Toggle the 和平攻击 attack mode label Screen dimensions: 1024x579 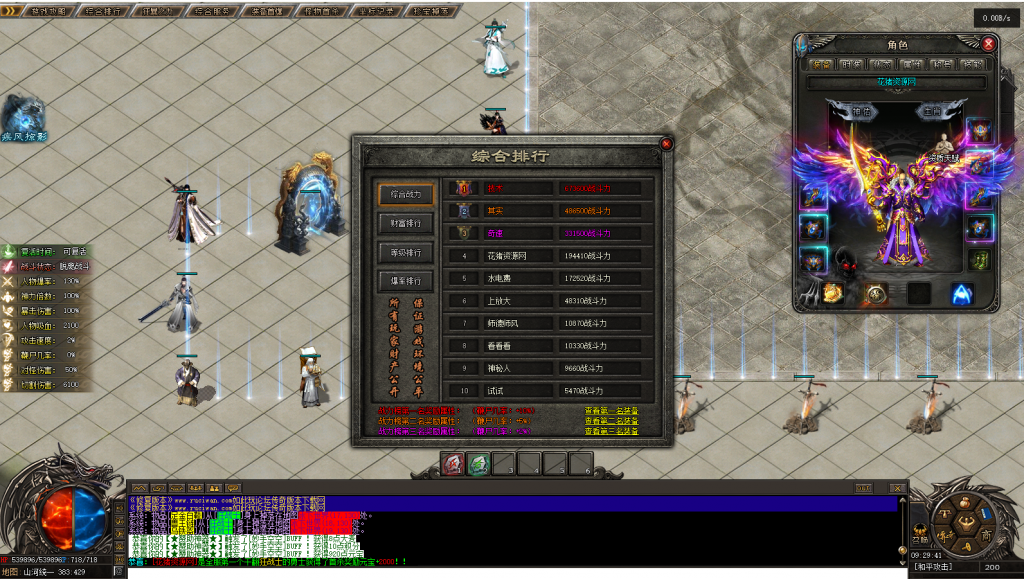coord(939,567)
